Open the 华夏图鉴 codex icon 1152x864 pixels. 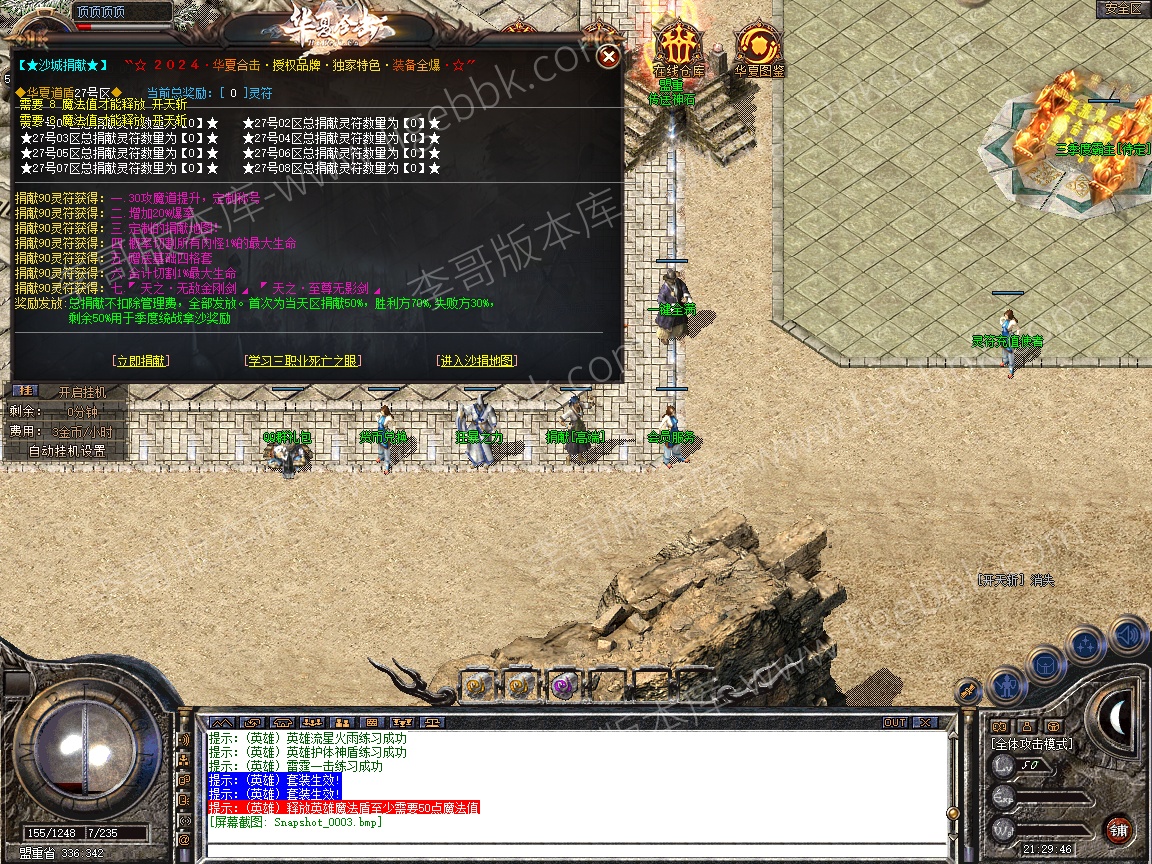pos(759,49)
